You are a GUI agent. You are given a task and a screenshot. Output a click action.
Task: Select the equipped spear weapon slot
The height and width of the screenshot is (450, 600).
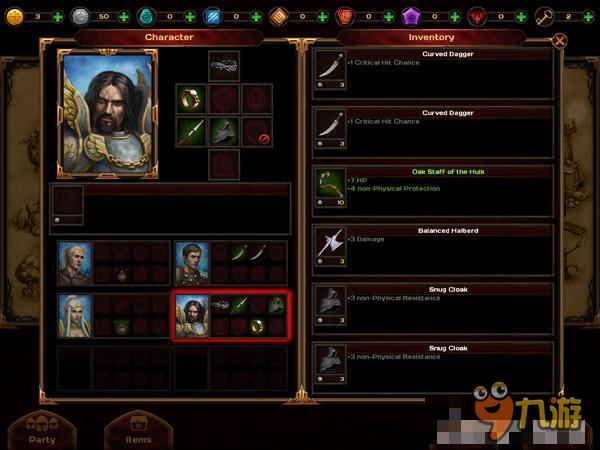click(x=191, y=131)
